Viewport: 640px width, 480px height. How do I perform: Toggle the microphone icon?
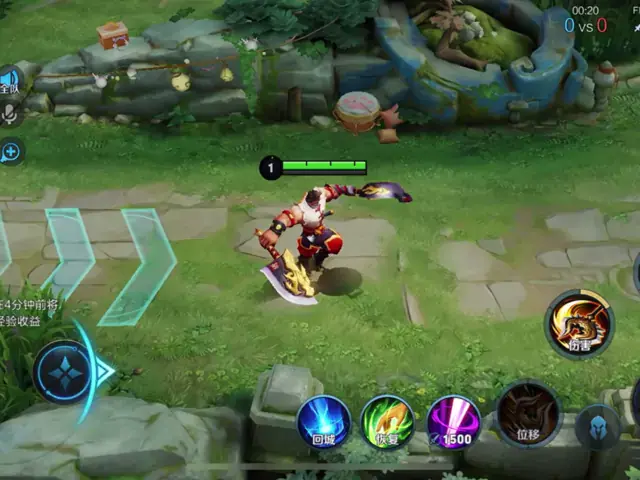point(10,115)
